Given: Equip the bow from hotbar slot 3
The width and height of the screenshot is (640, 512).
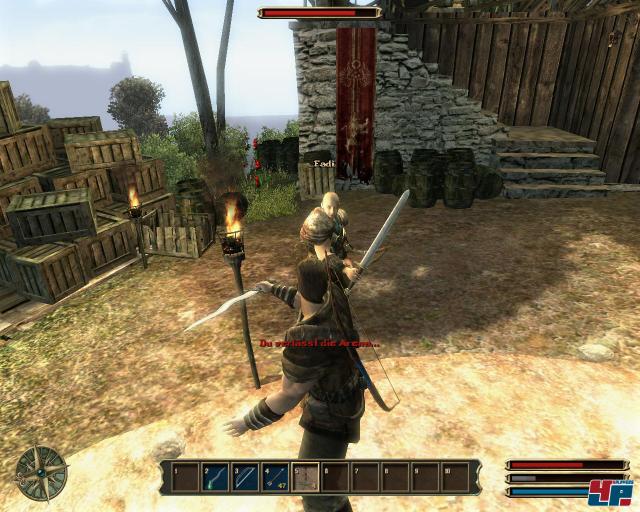Looking at the screenshot, I should click(x=245, y=476).
